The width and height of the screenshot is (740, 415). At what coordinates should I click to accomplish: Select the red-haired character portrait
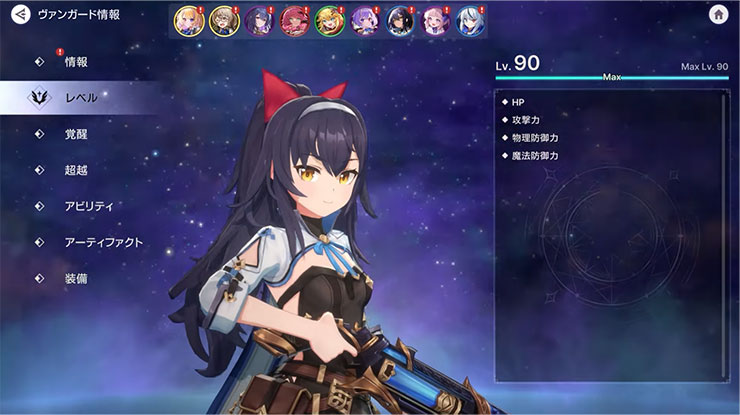293,21
